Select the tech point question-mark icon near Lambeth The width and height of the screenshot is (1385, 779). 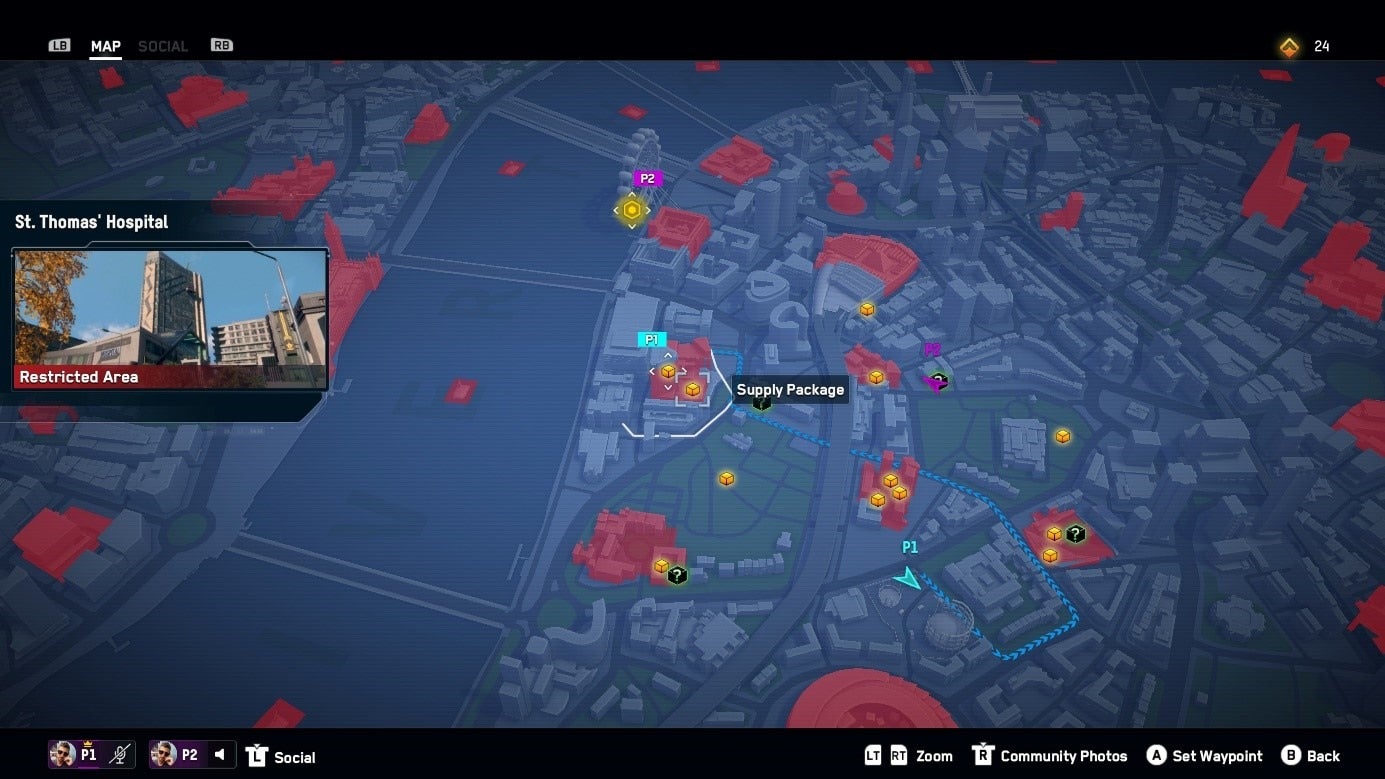pyautogui.click(x=677, y=574)
